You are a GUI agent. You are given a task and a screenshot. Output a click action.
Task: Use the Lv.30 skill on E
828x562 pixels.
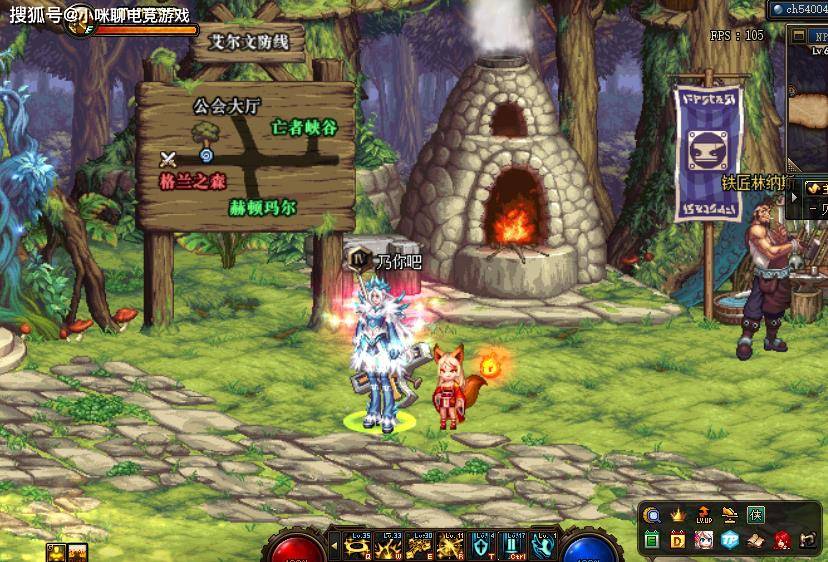[x=422, y=546]
